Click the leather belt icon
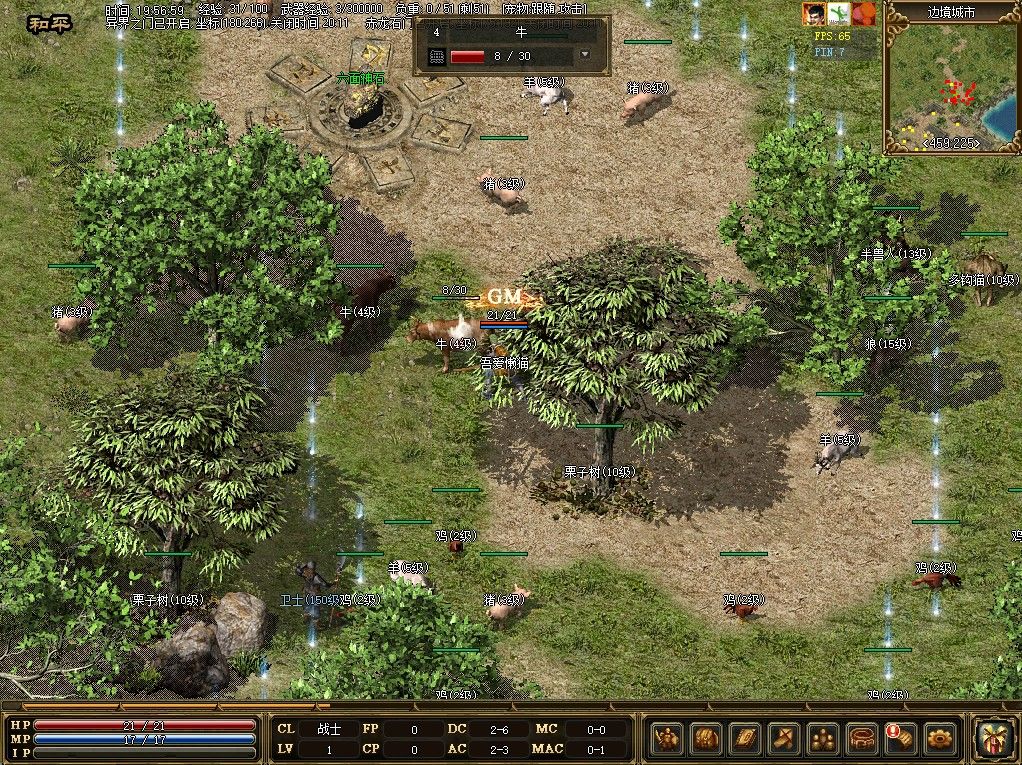This screenshot has width=1022, height=765. point(862,739)
